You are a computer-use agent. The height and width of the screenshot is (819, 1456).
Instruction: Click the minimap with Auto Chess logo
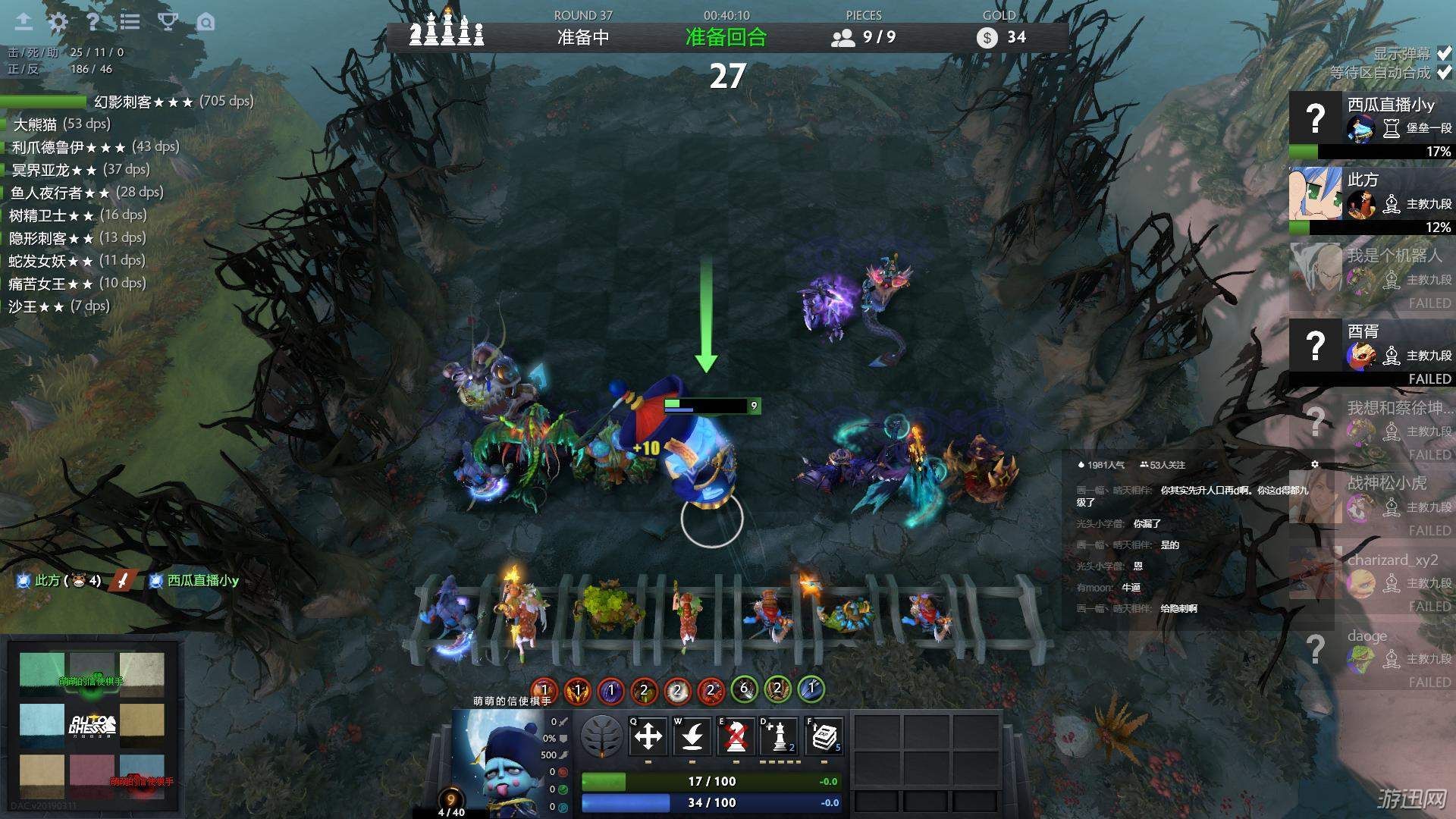(x=92, y=724)
